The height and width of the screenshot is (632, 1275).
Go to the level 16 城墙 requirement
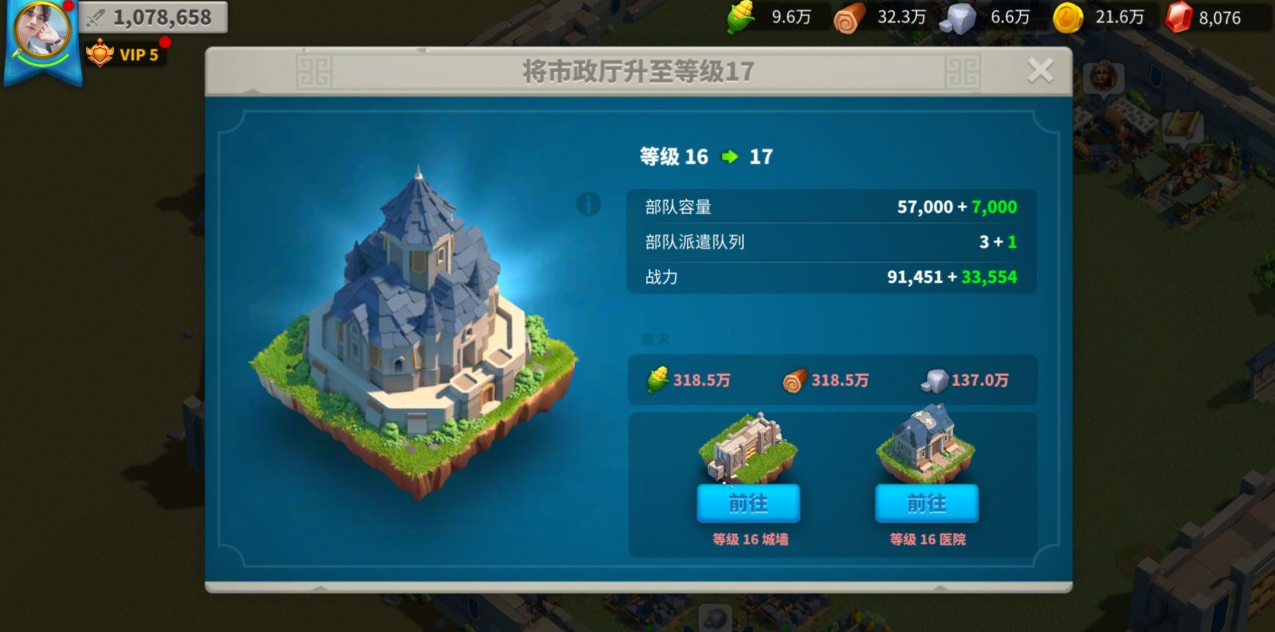[x=748, y=503]
